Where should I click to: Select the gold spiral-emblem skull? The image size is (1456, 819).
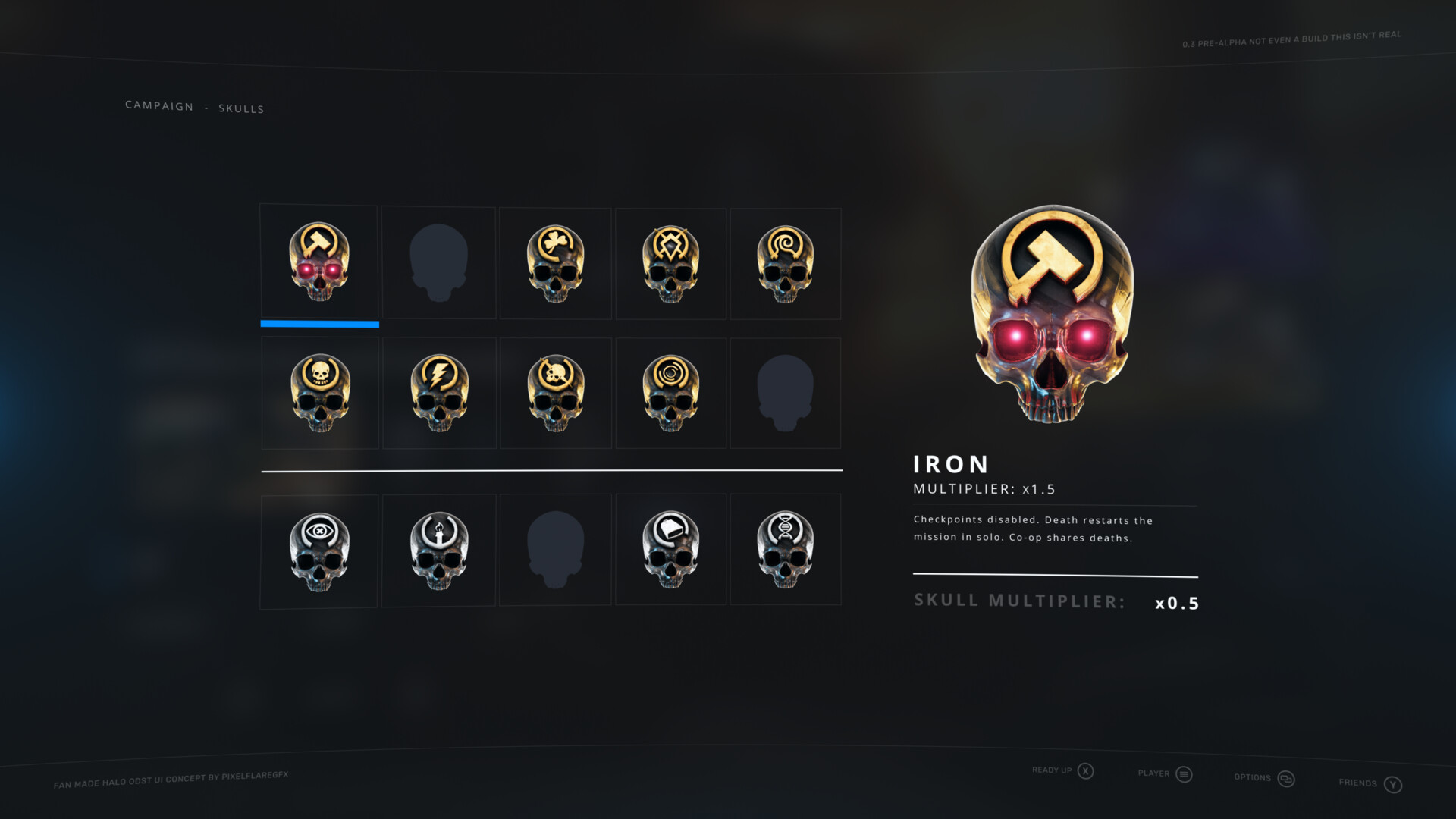coord(786,264)
